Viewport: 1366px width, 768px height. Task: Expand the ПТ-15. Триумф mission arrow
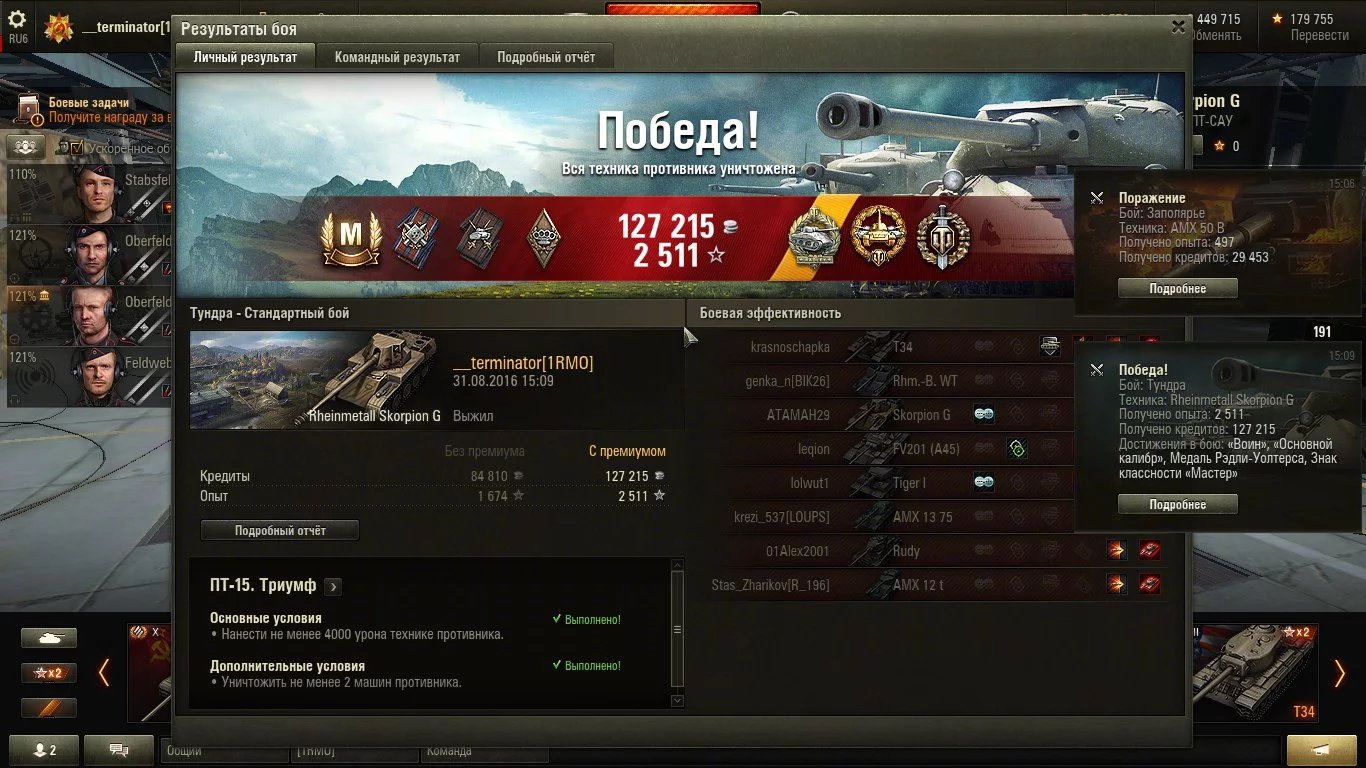point(333,586)
